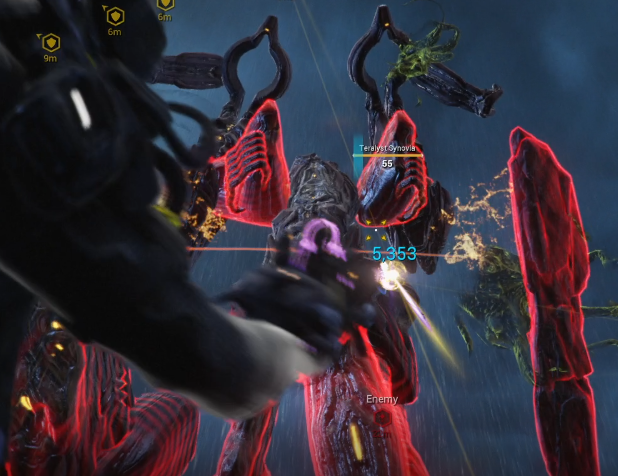Select the 9m objective waypoint marker
Image resolution: width=618 pixels, height=476 pixels.
click(x=50, y=42)
